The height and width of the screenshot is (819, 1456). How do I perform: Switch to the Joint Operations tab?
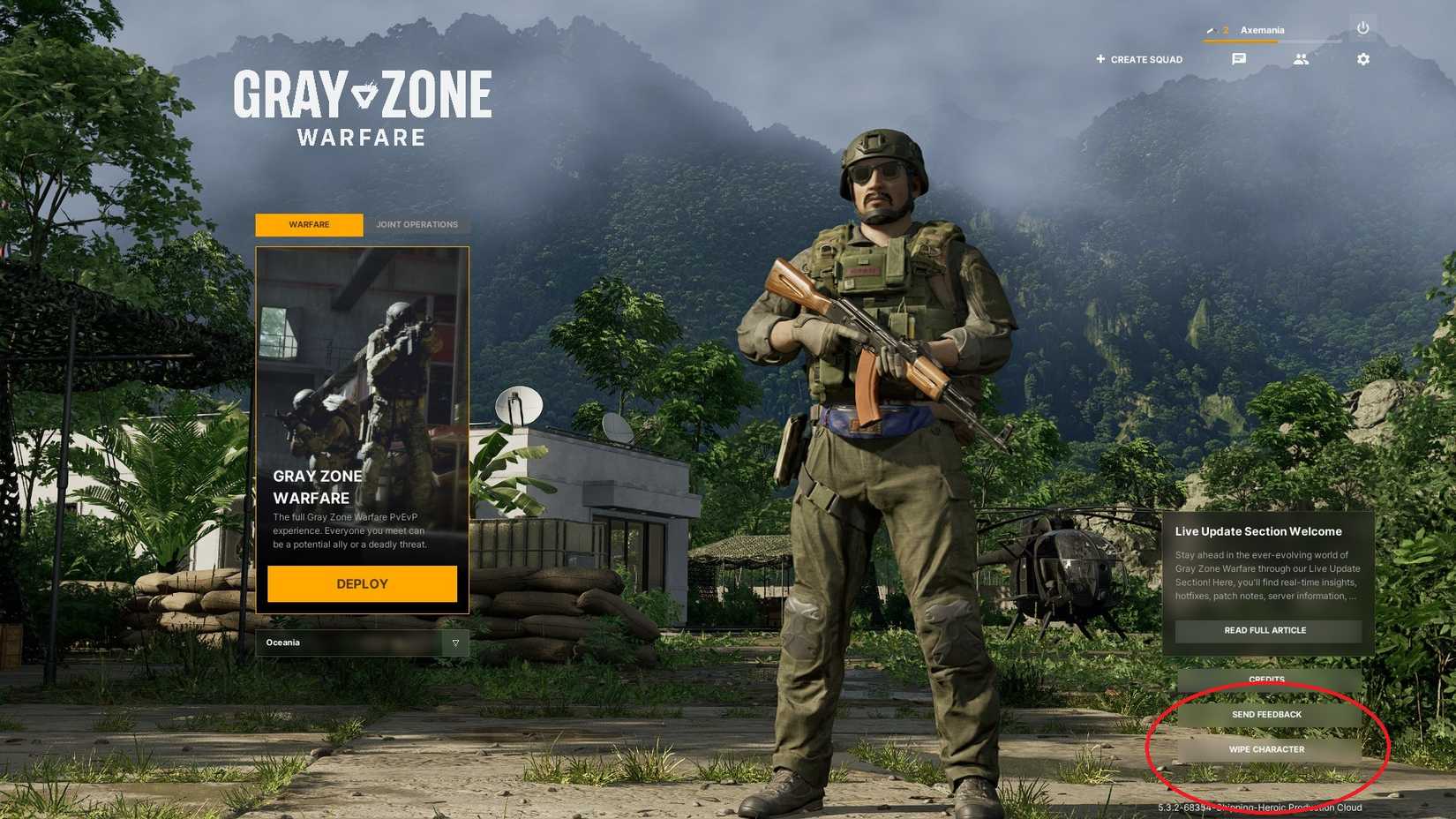417,225
